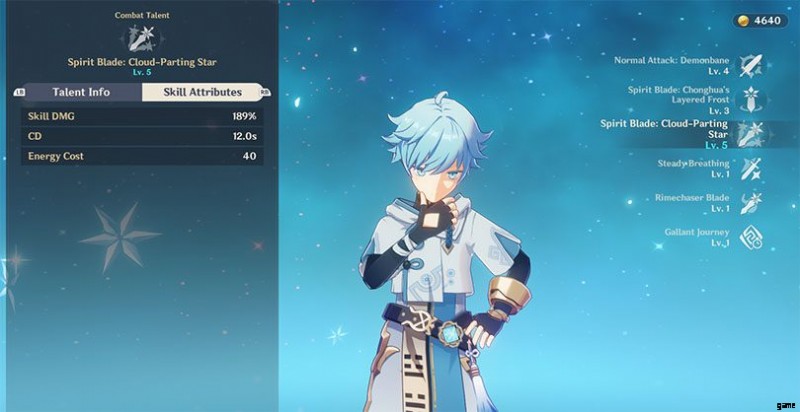Viewport: 800px width, 412px height.
Task: Show the Gallant Journey talent
Action: point(750,237)
